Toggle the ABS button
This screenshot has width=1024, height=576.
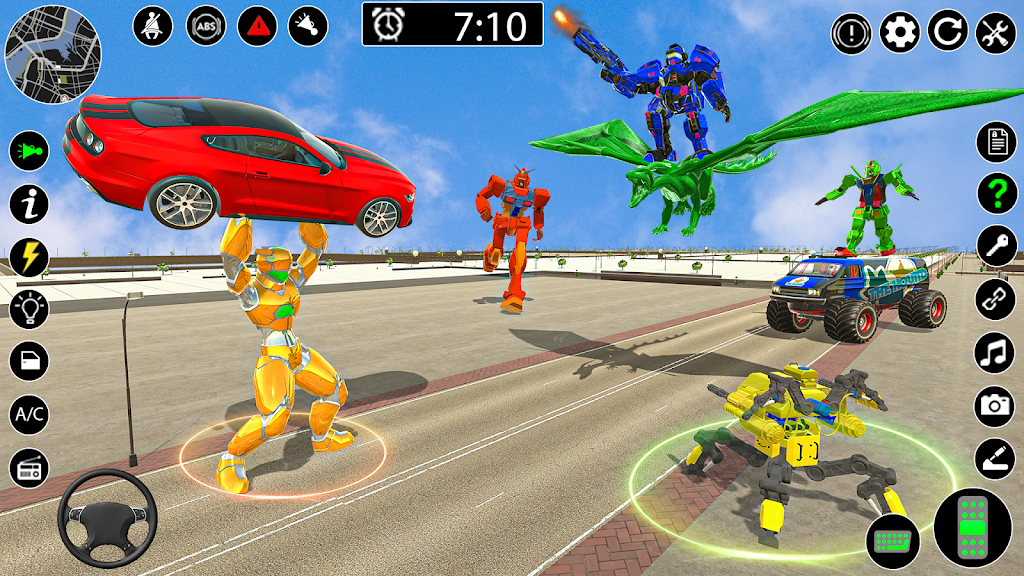click(x=206, y=26)
